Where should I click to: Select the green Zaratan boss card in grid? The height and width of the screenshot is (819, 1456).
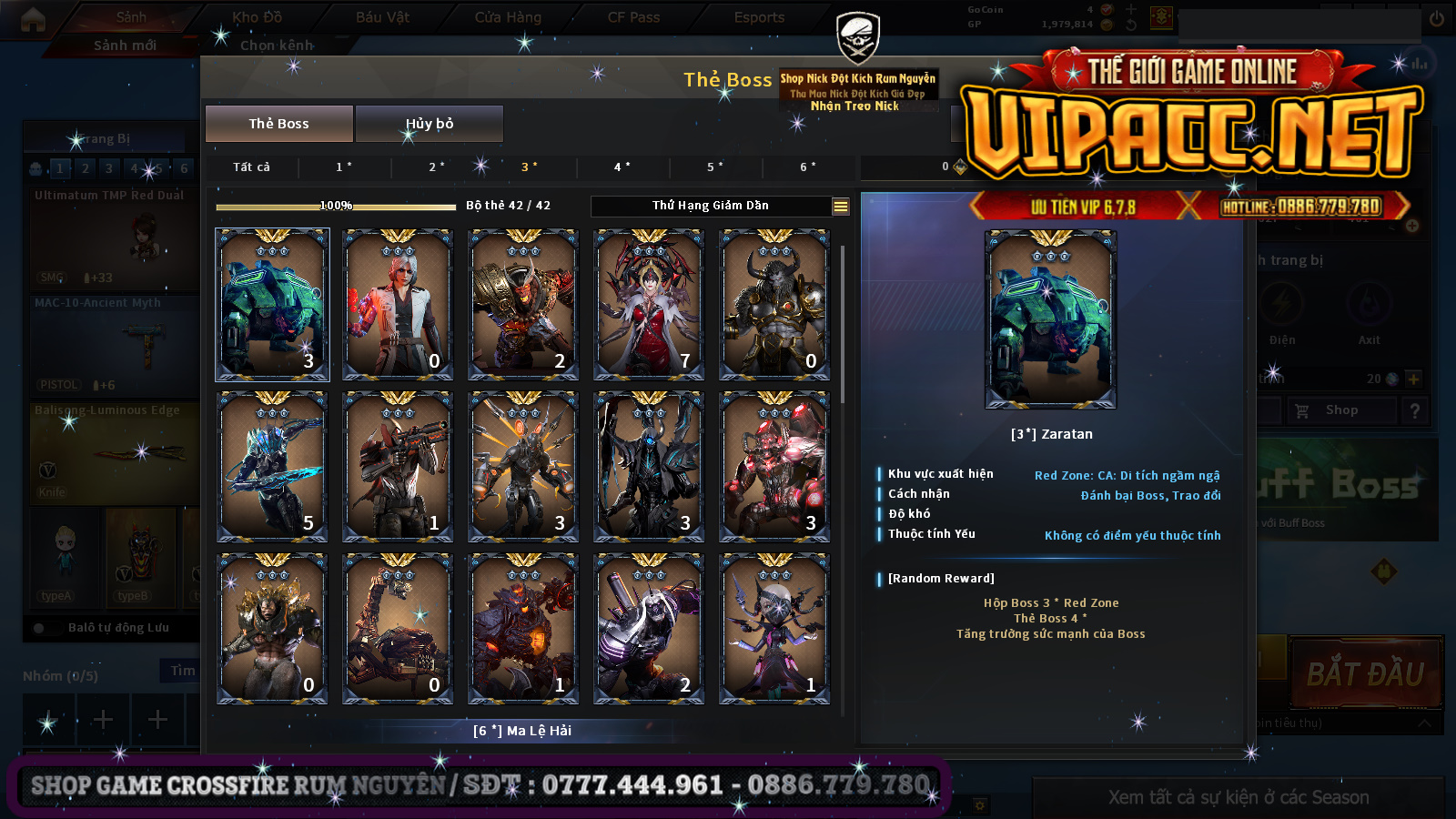(x=272, y=304)
